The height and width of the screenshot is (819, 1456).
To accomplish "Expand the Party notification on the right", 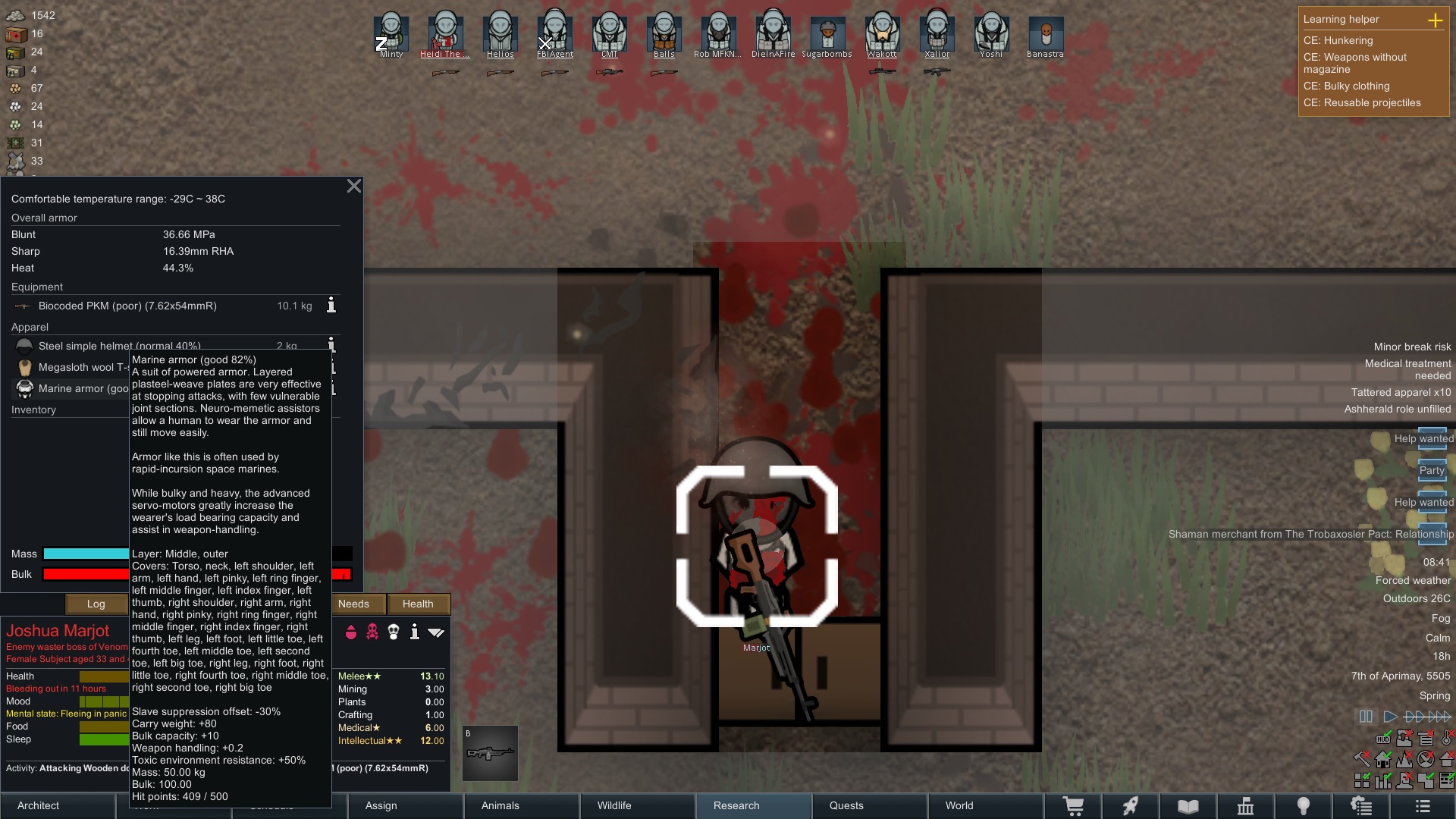I will 1432,470.
